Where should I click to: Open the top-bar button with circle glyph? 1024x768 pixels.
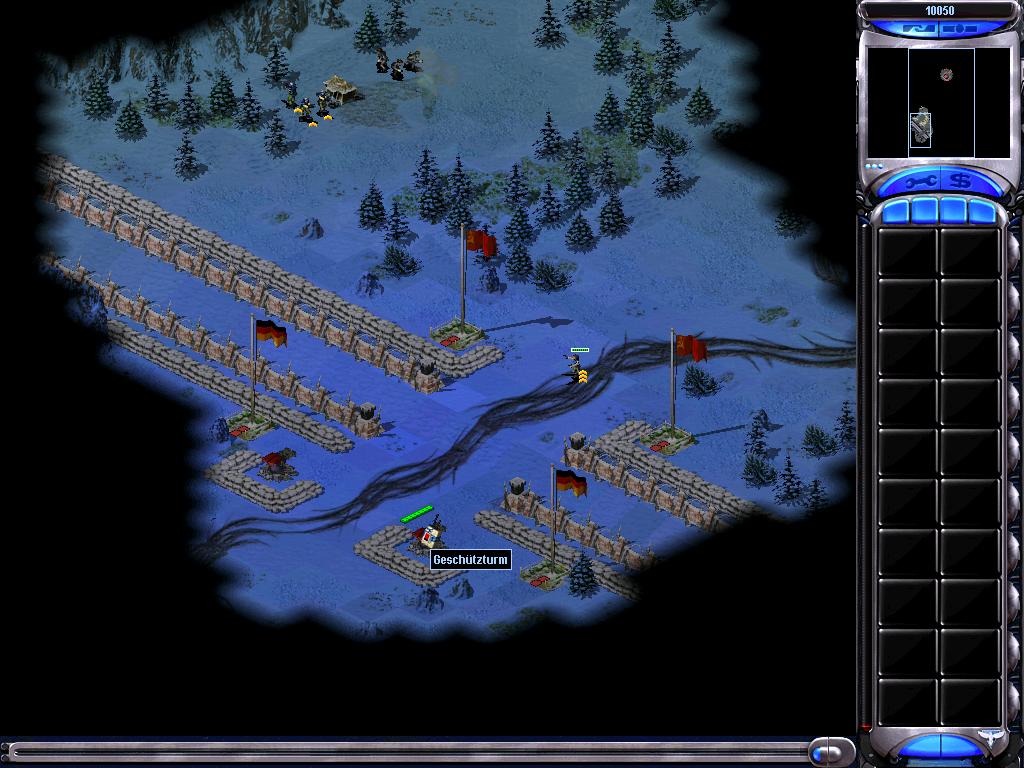[x=962, y=29]
